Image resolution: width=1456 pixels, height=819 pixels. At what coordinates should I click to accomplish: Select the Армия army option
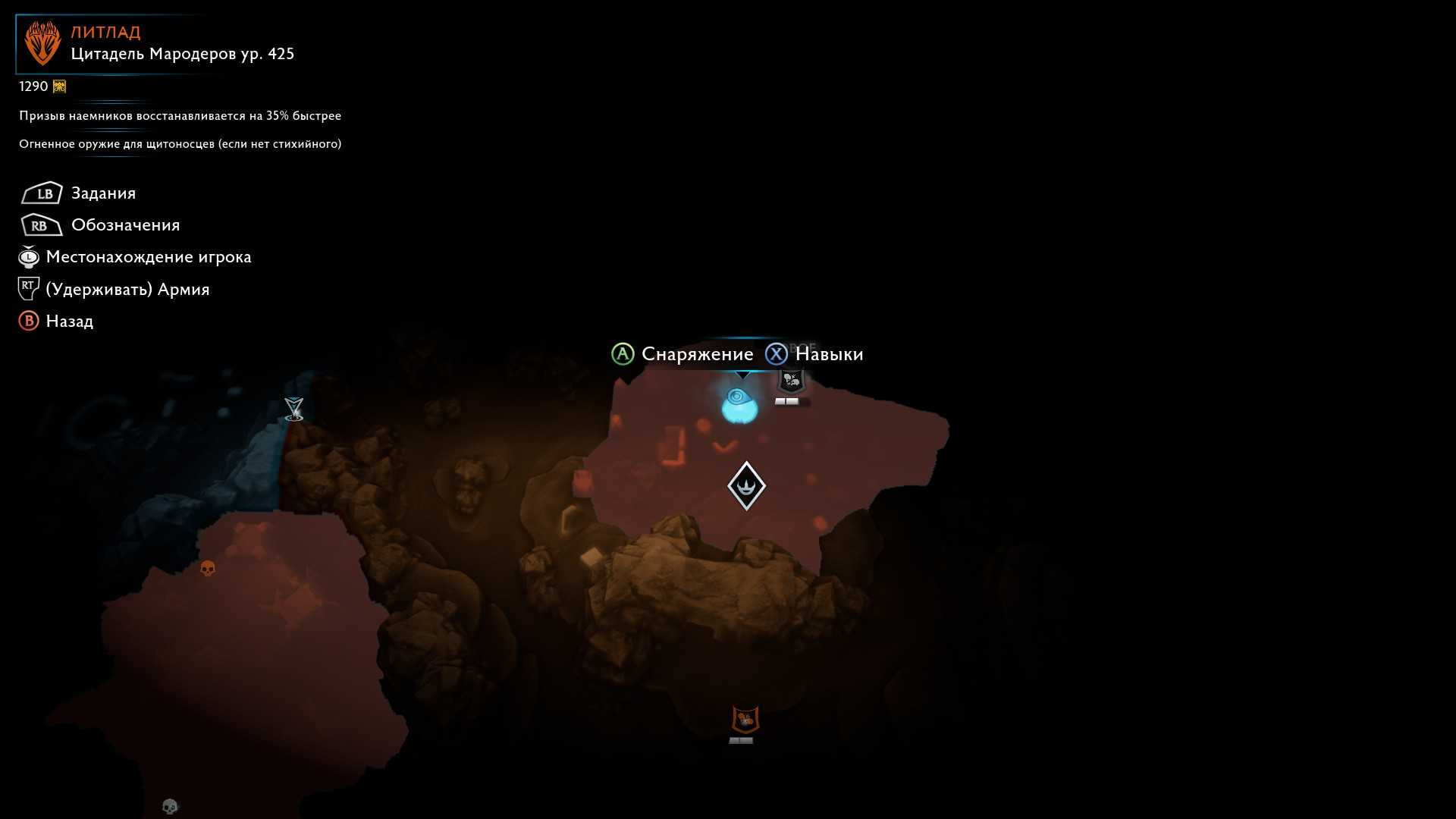click(x=127, y=290)
